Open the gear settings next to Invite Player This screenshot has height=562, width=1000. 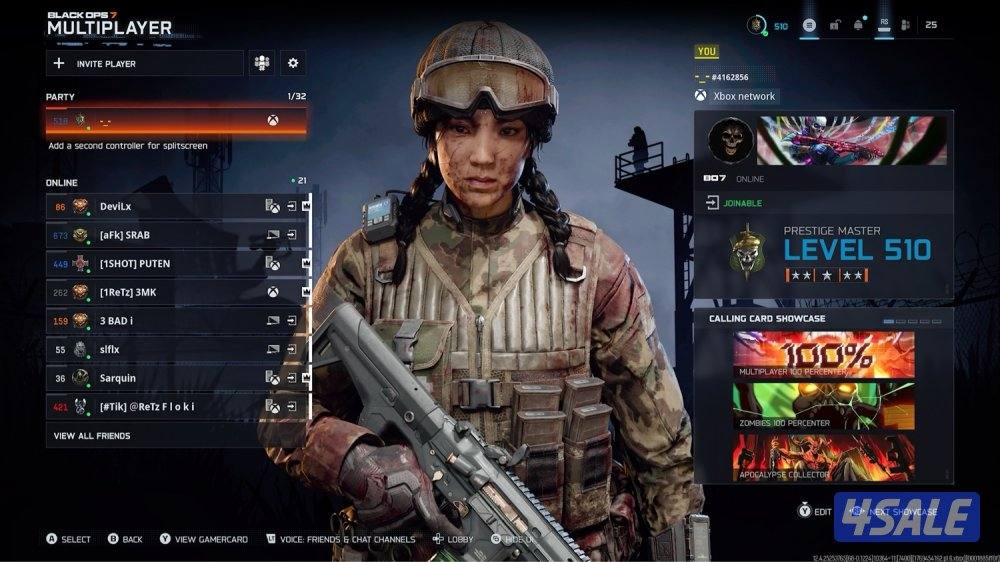point(293,63)
